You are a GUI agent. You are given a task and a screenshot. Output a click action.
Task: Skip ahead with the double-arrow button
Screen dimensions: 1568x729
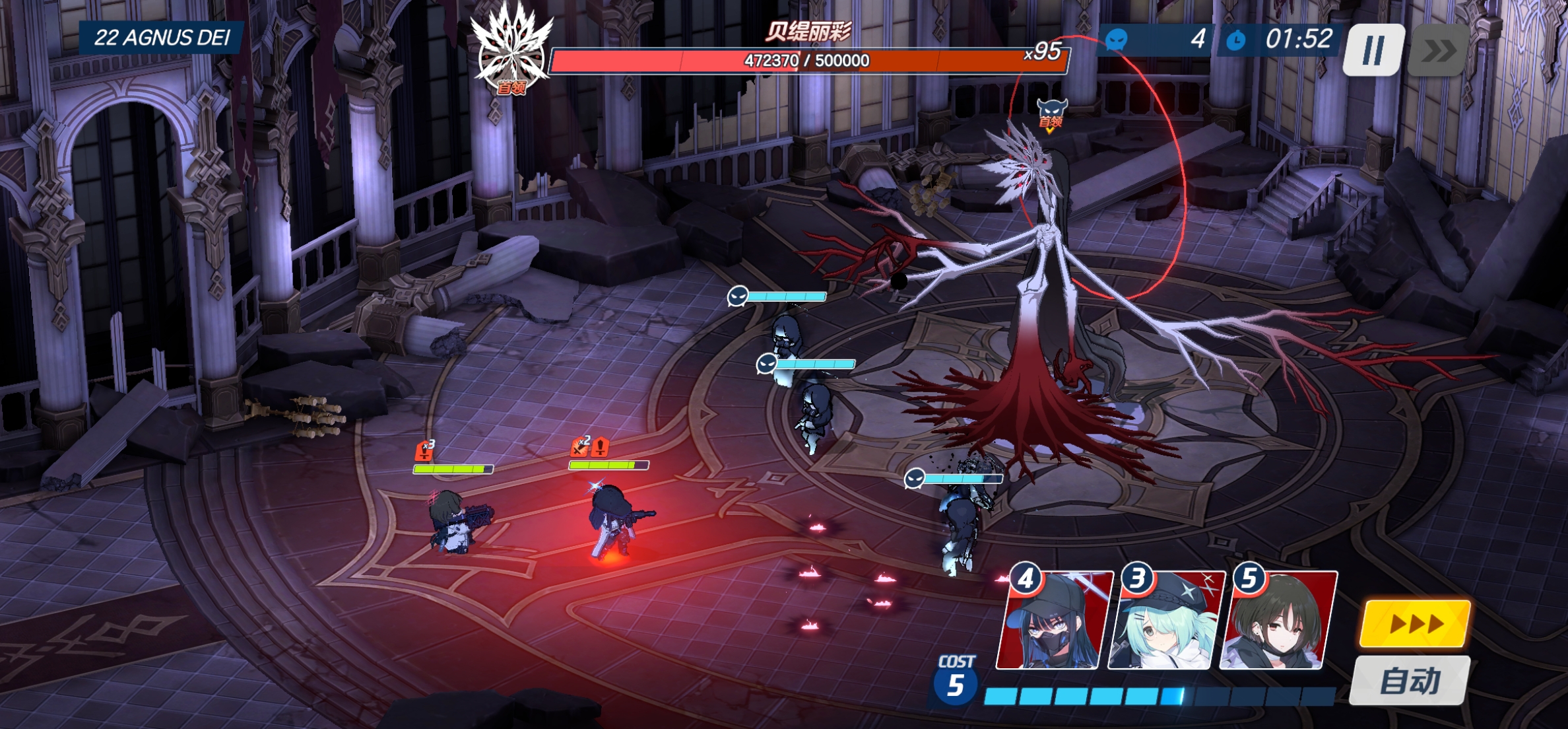click(x=1438, y=50)
